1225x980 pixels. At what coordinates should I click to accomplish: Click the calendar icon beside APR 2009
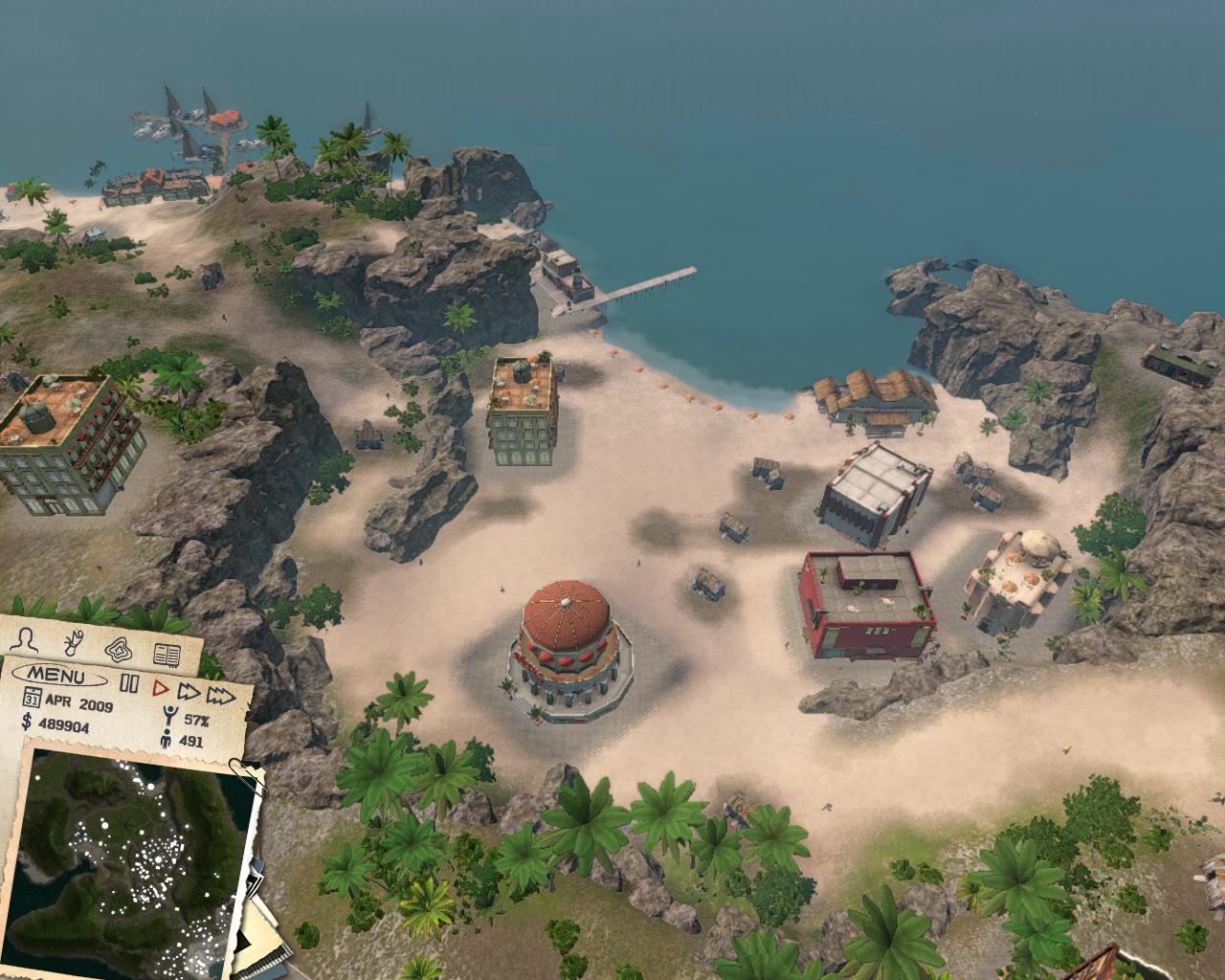click(32, 699)
